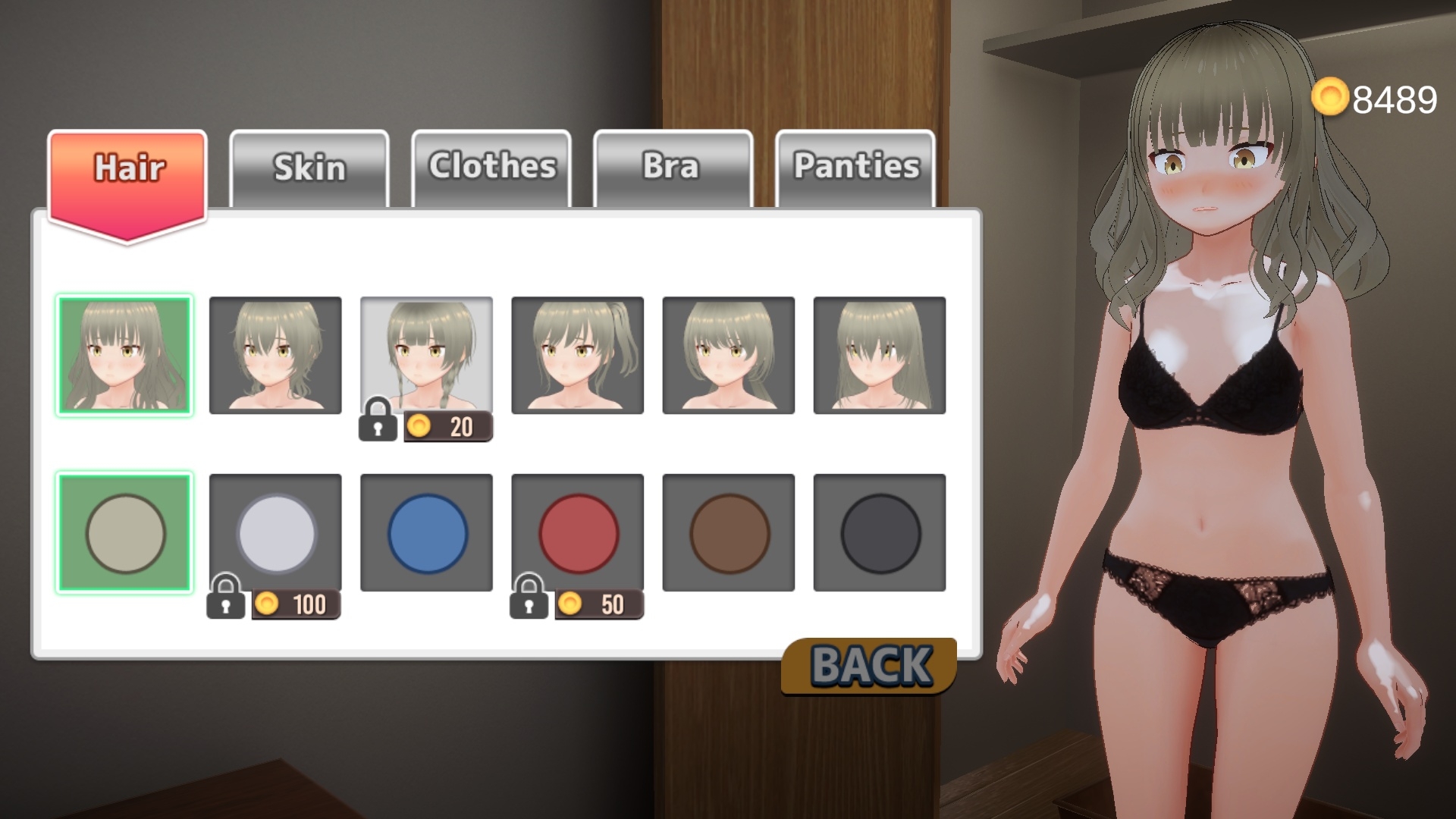Show the Panties tab

pos(855,168)
